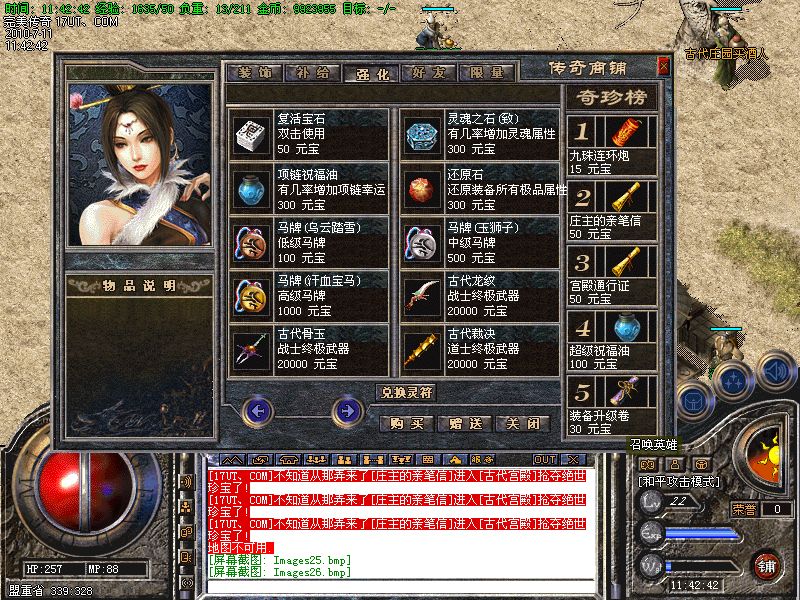This screenshot has height=600, width=800.
Task: Click the 关闭 close button
Action: [524, 423]
